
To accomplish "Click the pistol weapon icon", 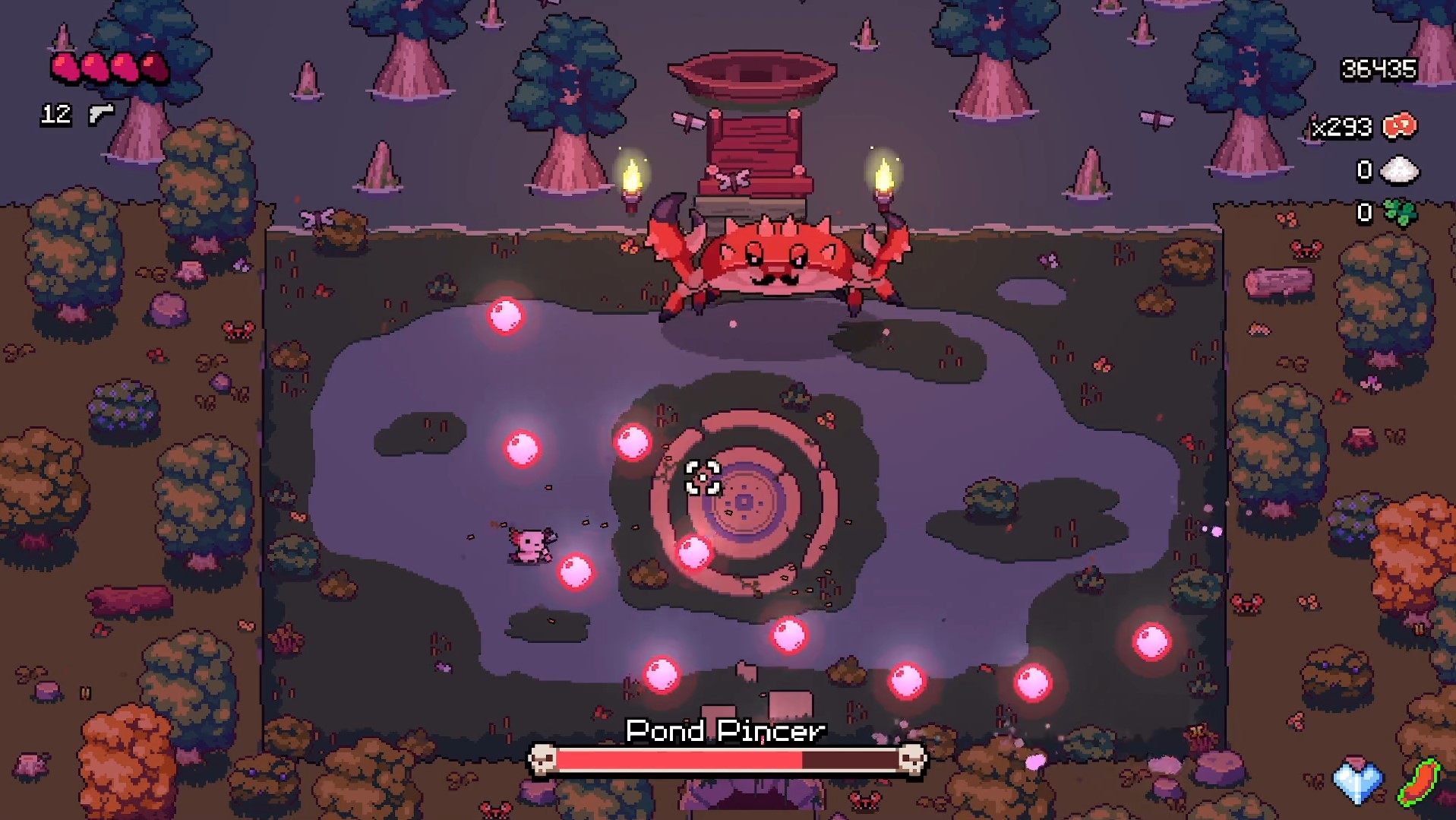I will coord(101,114).
